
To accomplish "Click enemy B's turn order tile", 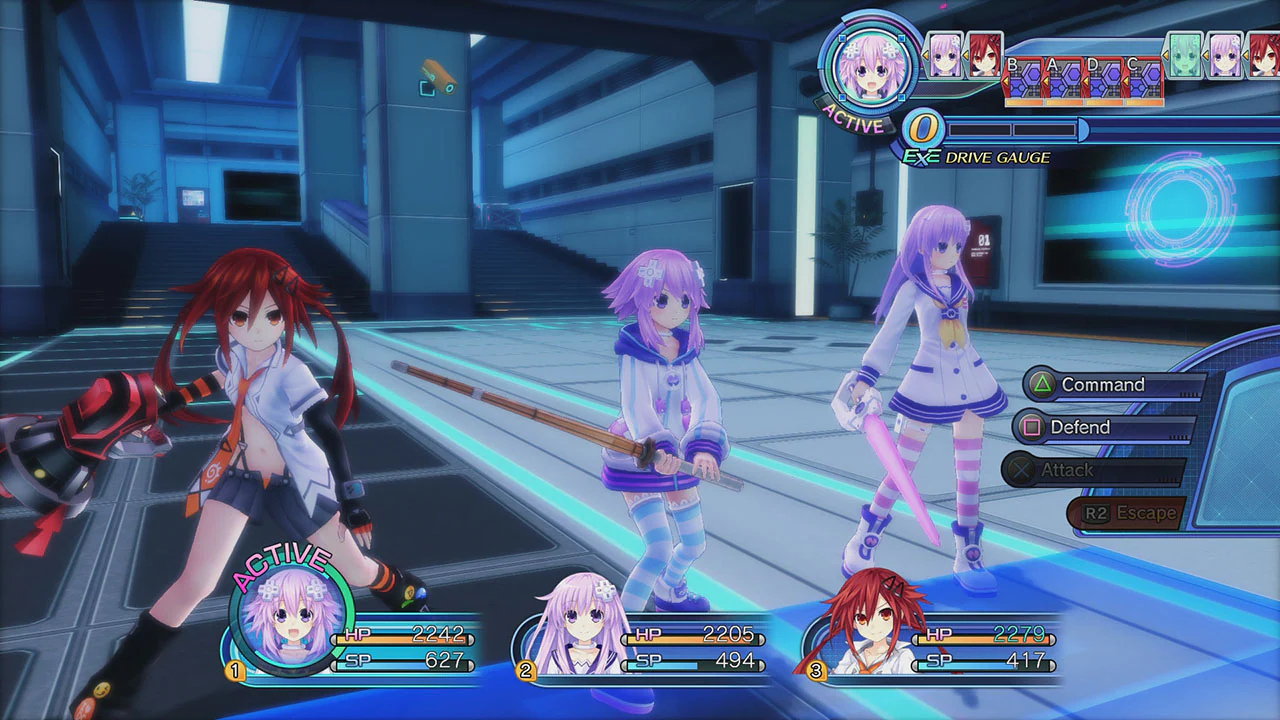I will coord(1022,81).
